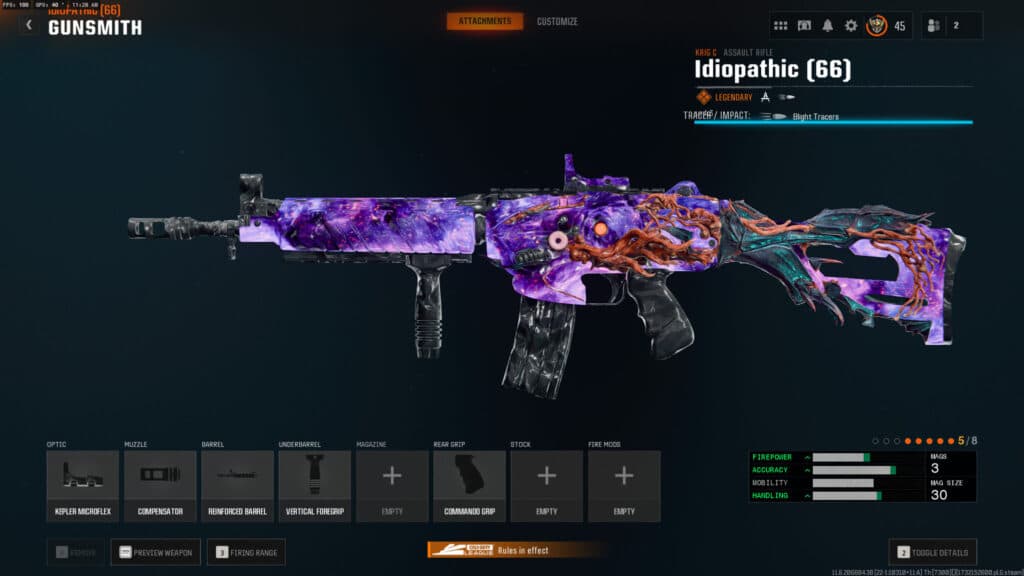The height and width of the screenshot is (576, 1024).
Task: Click the Call of Duty League rules banner
Action: tap(514, 550)
